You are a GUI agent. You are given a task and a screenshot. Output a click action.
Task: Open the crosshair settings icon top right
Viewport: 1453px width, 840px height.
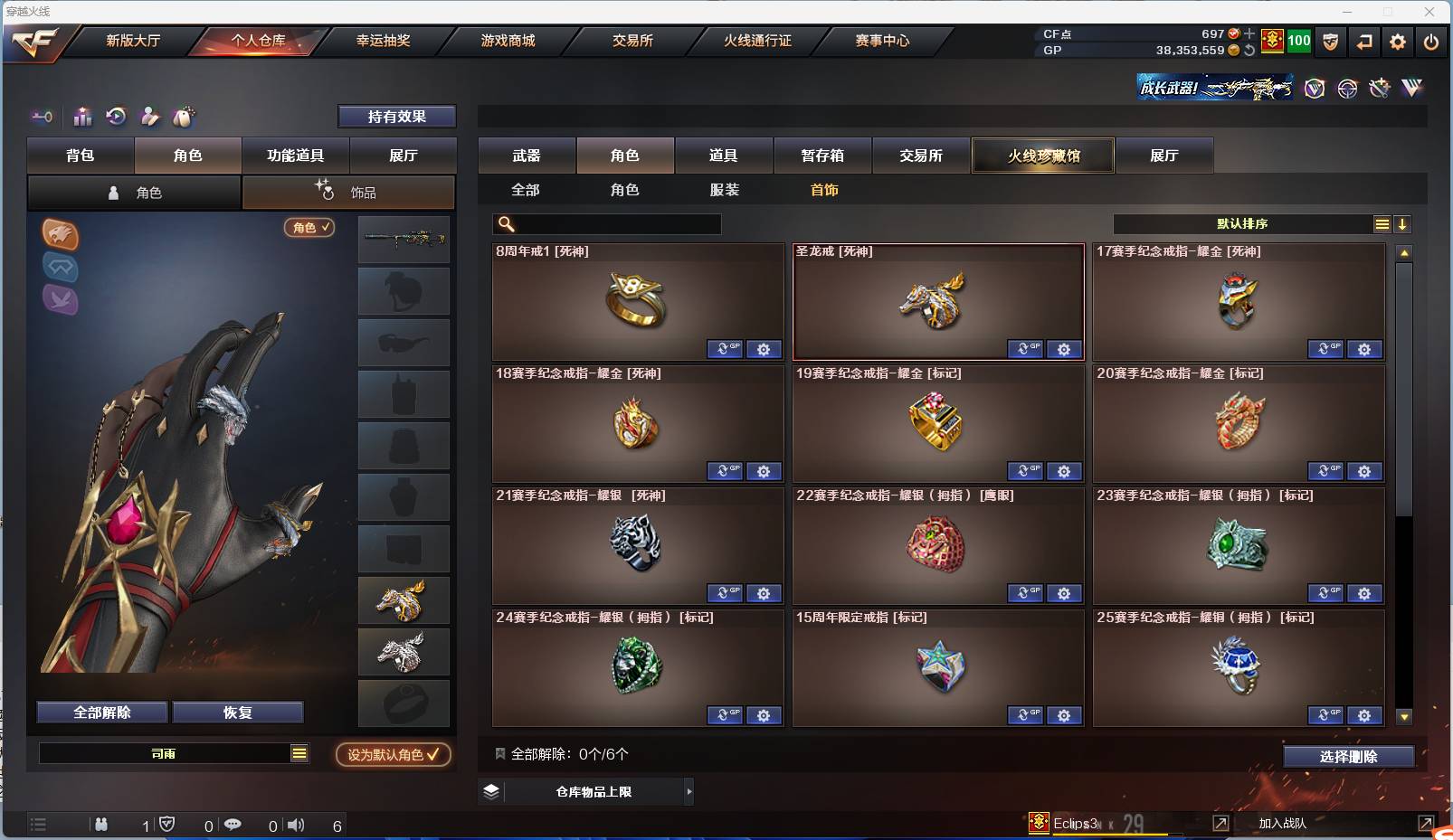[x=1347, y=88]
